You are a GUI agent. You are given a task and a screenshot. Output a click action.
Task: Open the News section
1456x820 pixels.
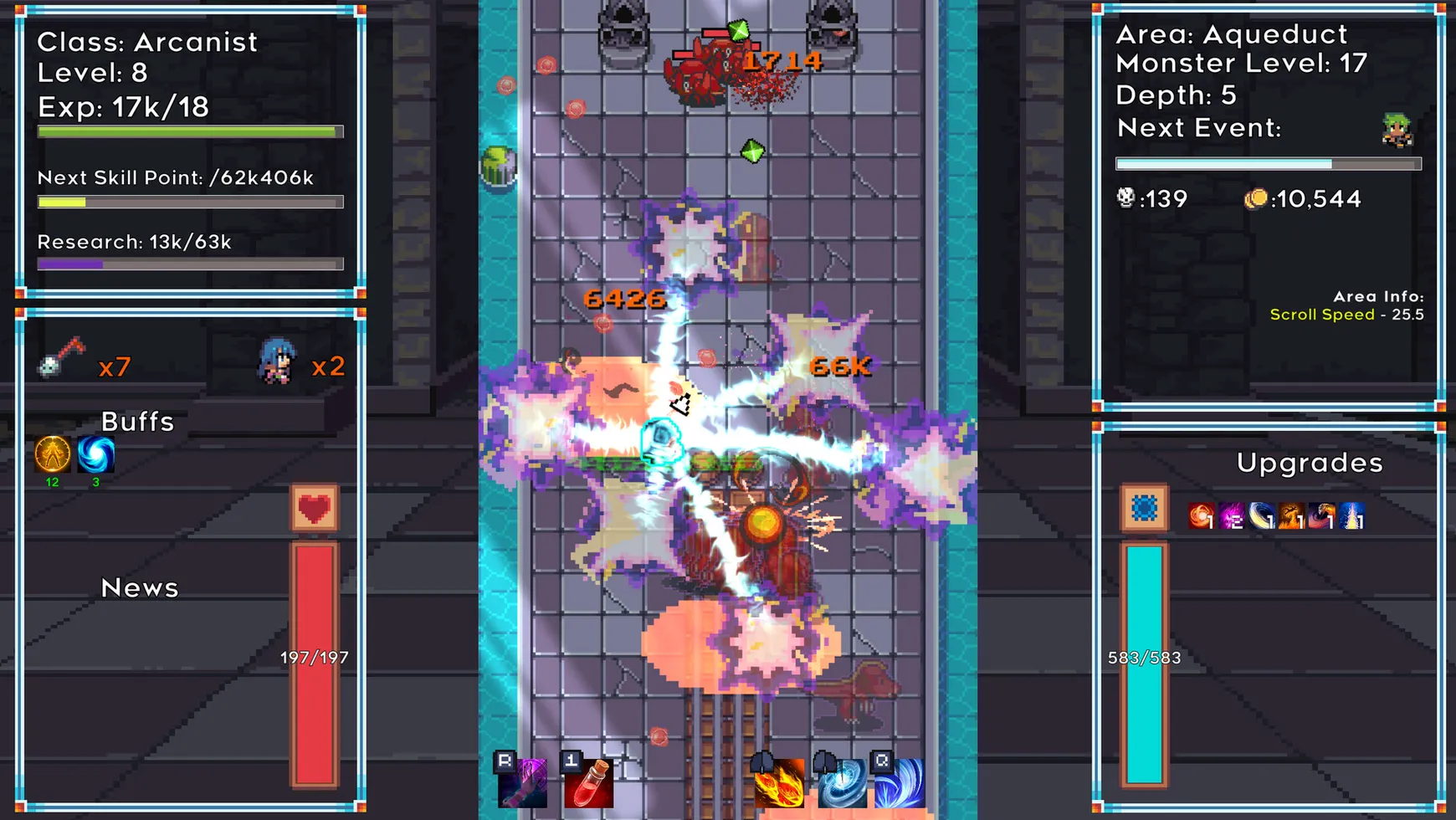139,587
